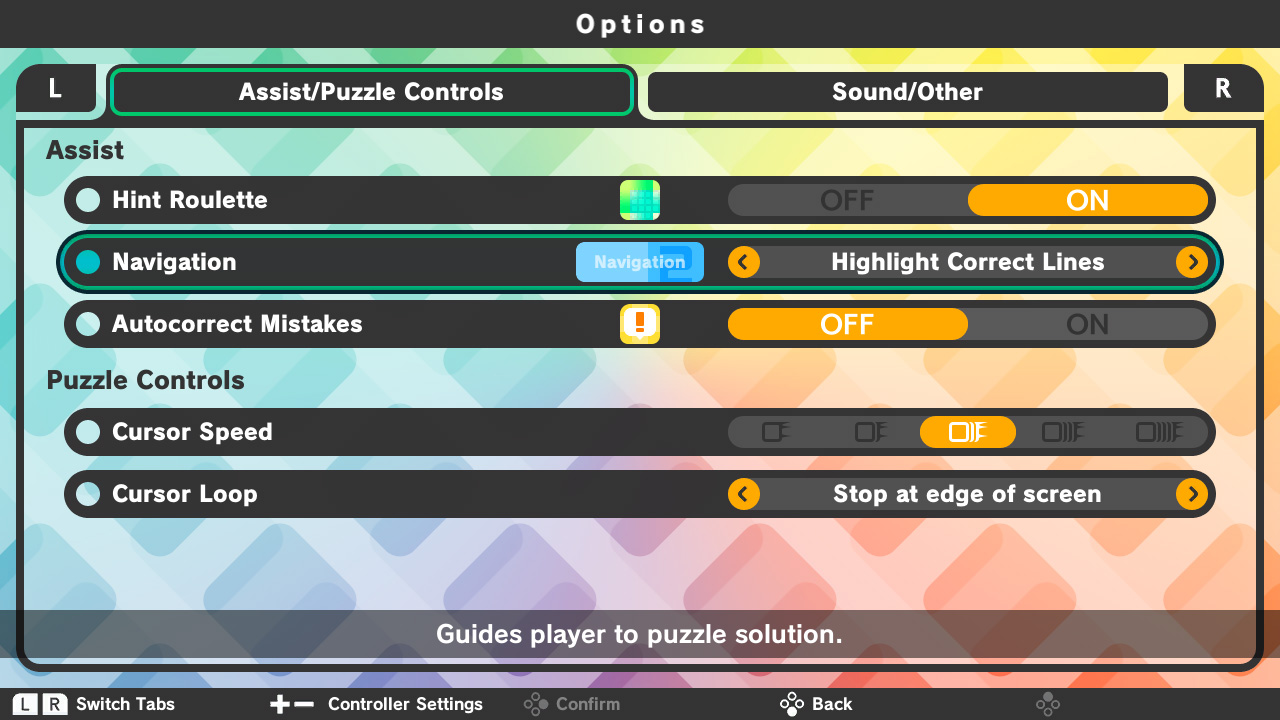The image size is (1280, 720).
Task: Click the right chevron on Cursor Loop
Action: [x=1192, y=493]
